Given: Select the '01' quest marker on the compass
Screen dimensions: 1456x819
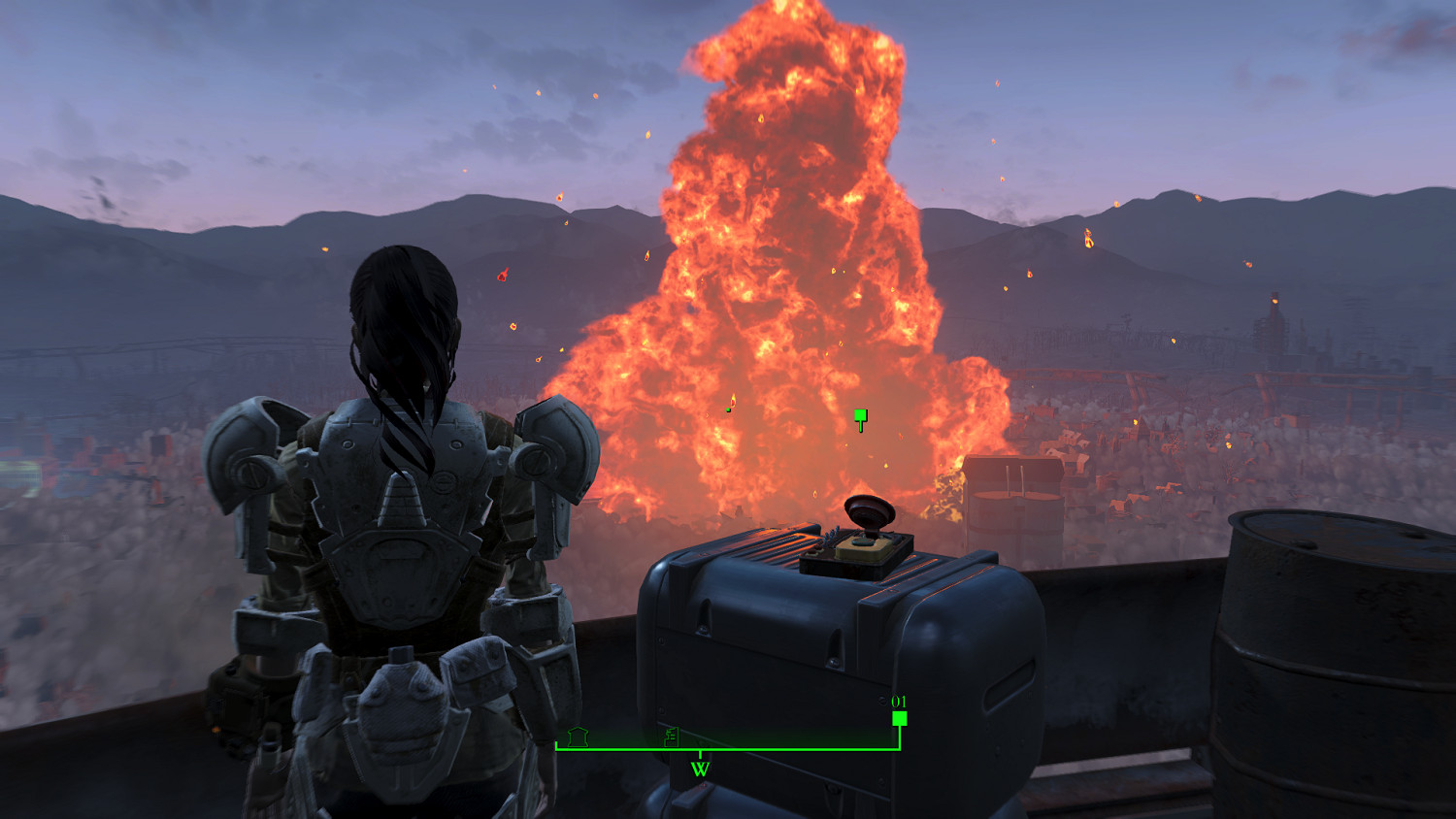Looking at the screenshot, I should click(900, 717).
